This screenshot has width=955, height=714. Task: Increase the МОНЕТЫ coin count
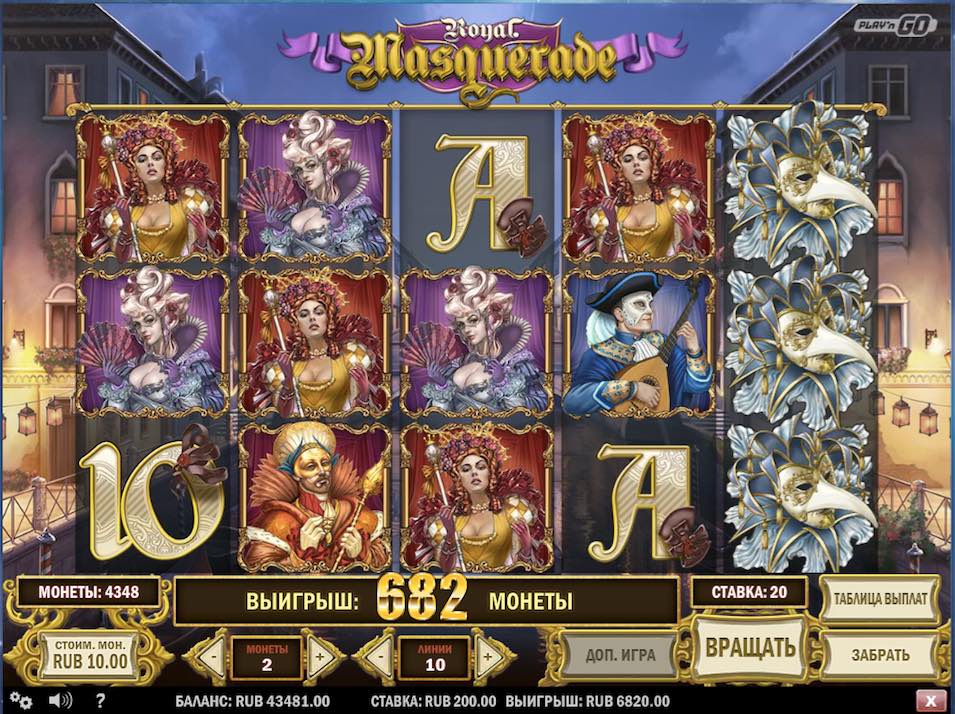(x=321, y=657)
